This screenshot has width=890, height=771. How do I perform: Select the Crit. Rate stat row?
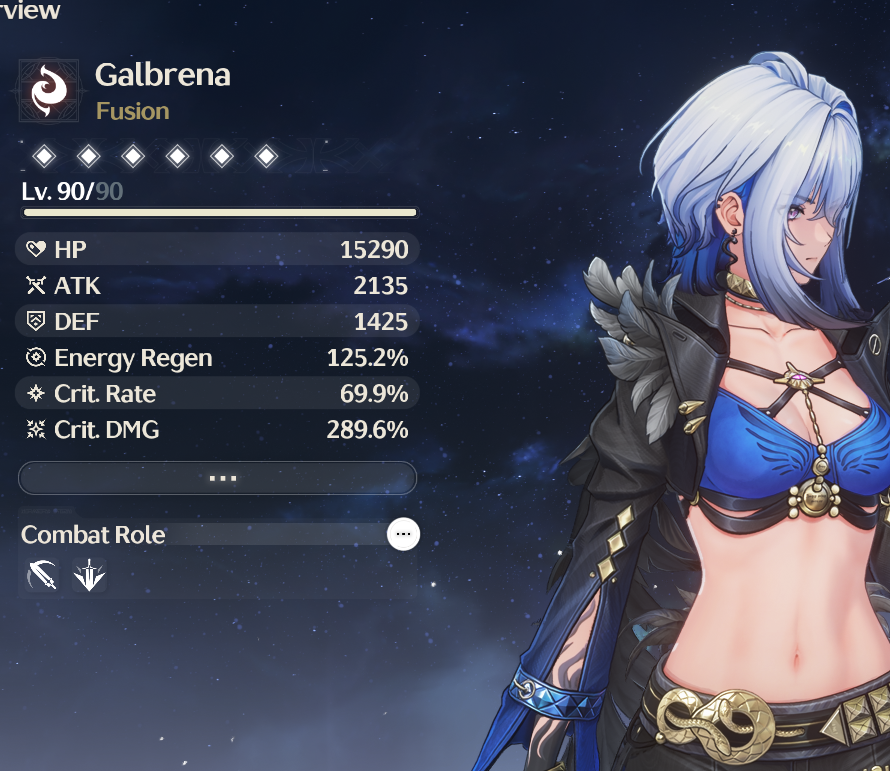point(217,394)
